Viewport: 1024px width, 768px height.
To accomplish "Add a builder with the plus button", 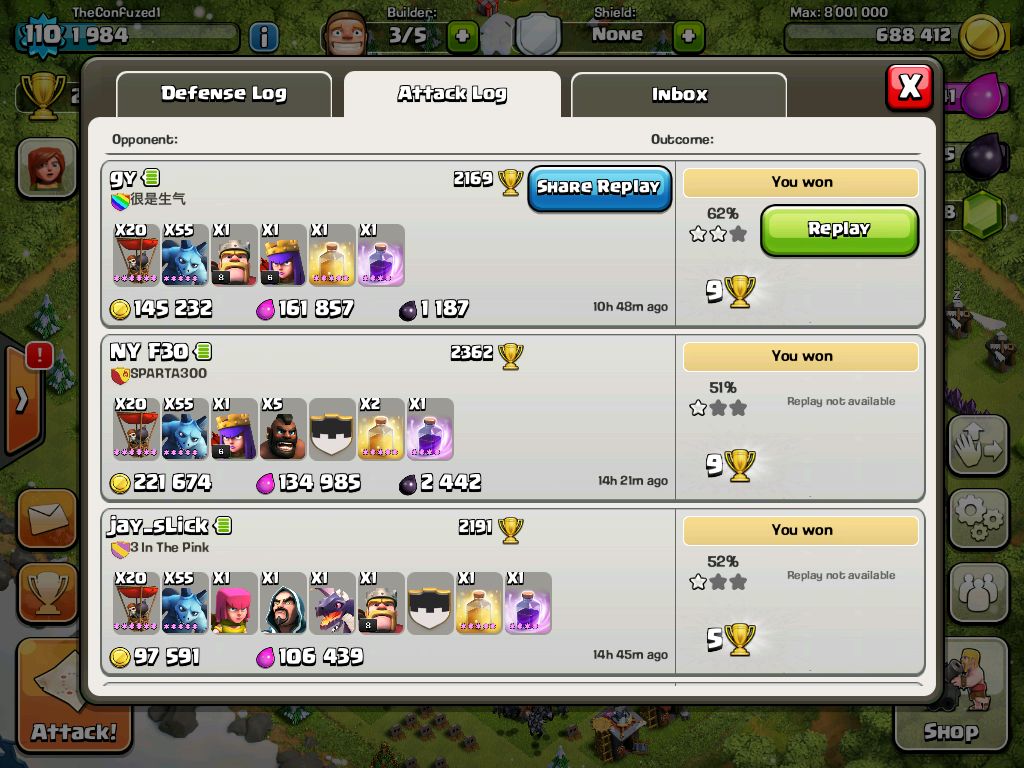I will [462, 37].
